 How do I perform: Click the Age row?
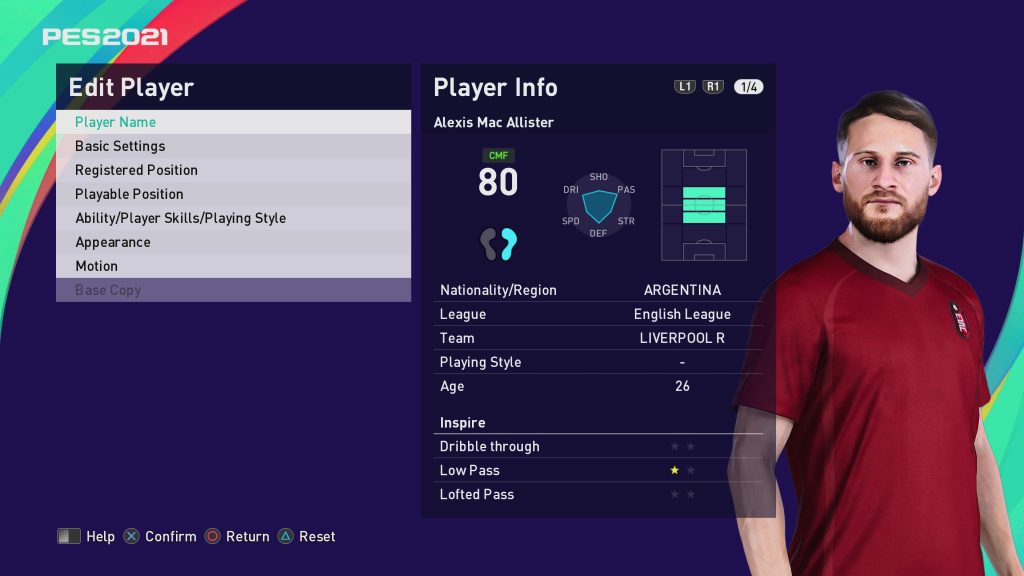click(598, 386)
